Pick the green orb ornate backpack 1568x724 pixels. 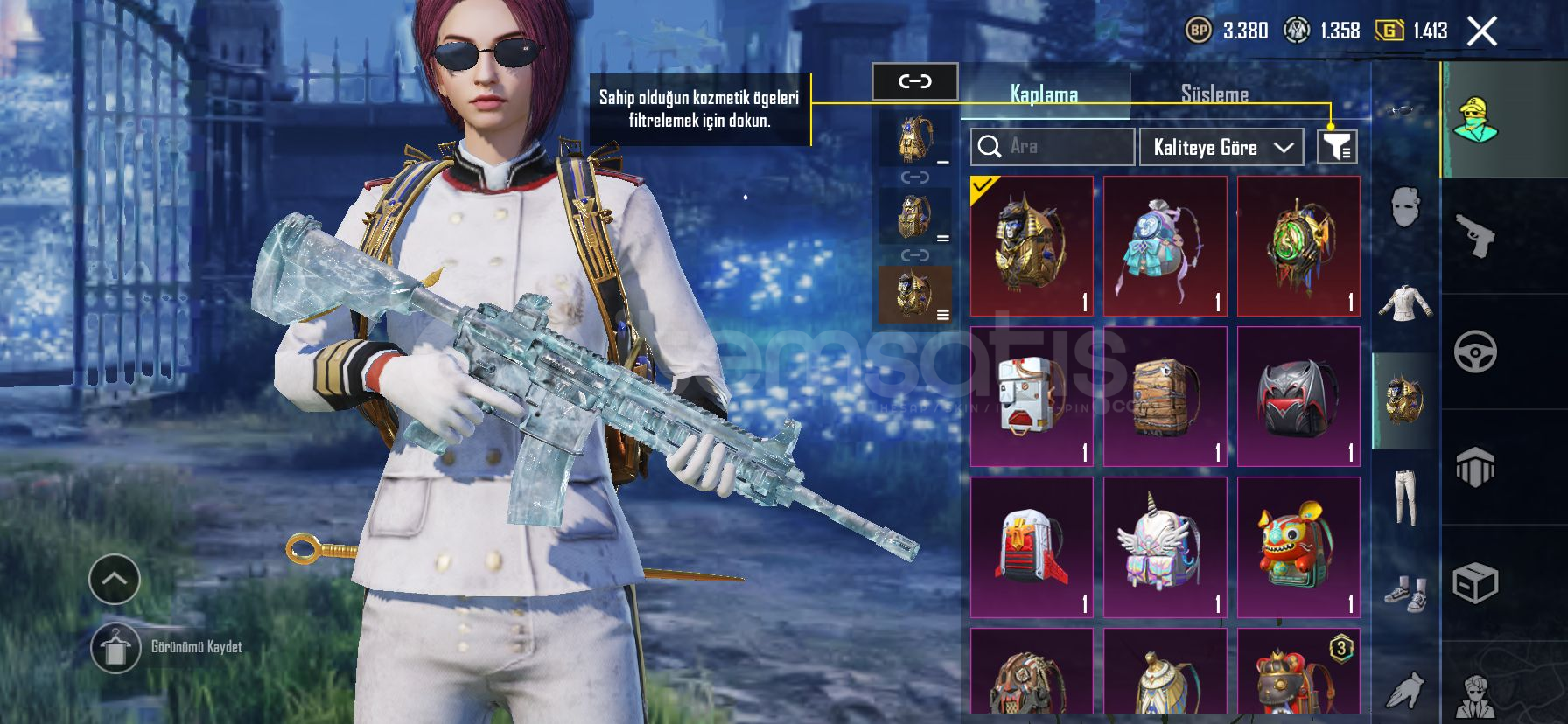[x=1298, y=246]
